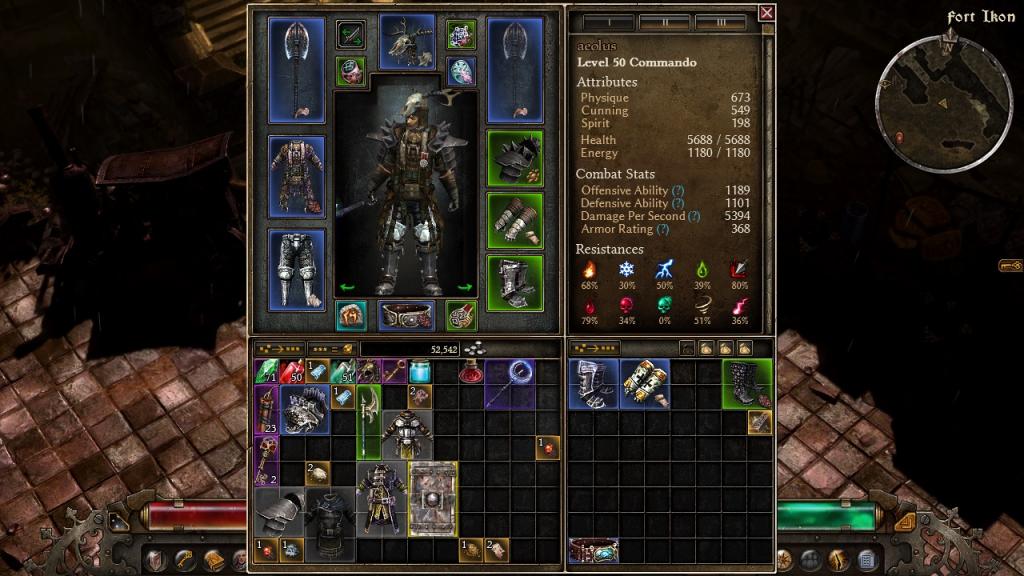Image resolution: width=1024 pixels, height=576 pixels.
Task: Select the gold gauntlets in the bag
Action: pyautogui.click(x=645, y=384)
